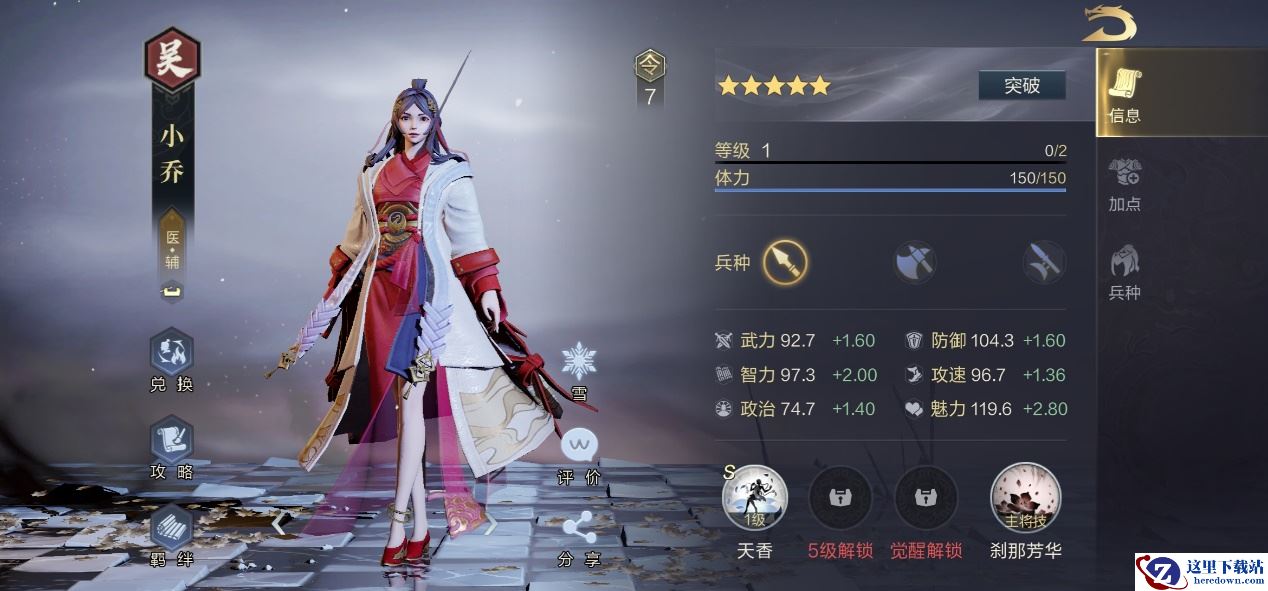View the 羁绊 bonds icon
This screenshot has width=1268, height=591.
(x=171, y=533)
